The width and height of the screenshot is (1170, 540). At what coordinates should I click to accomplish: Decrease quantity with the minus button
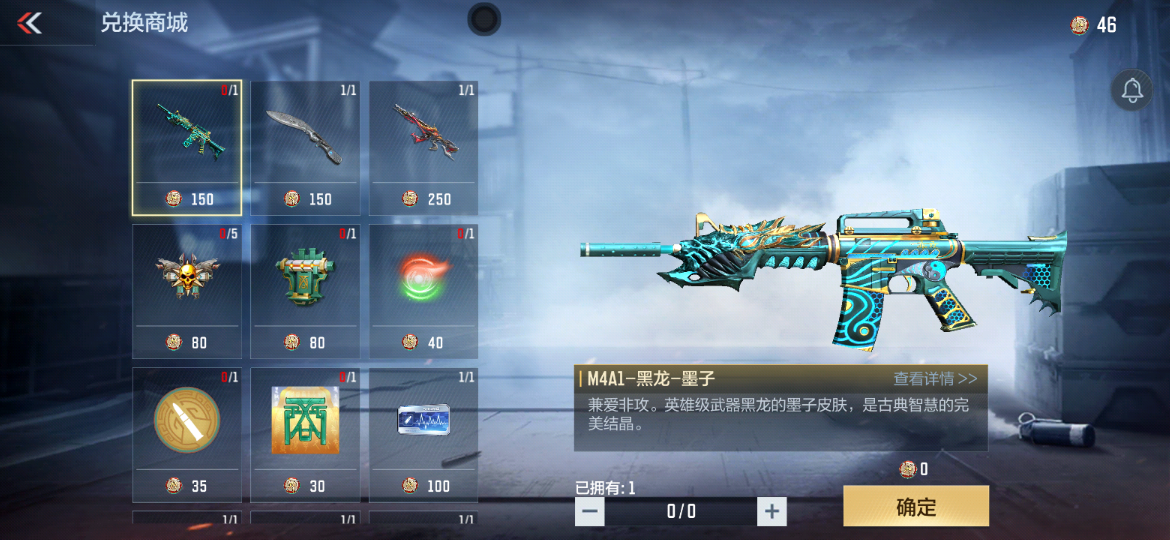coord(590,512)
